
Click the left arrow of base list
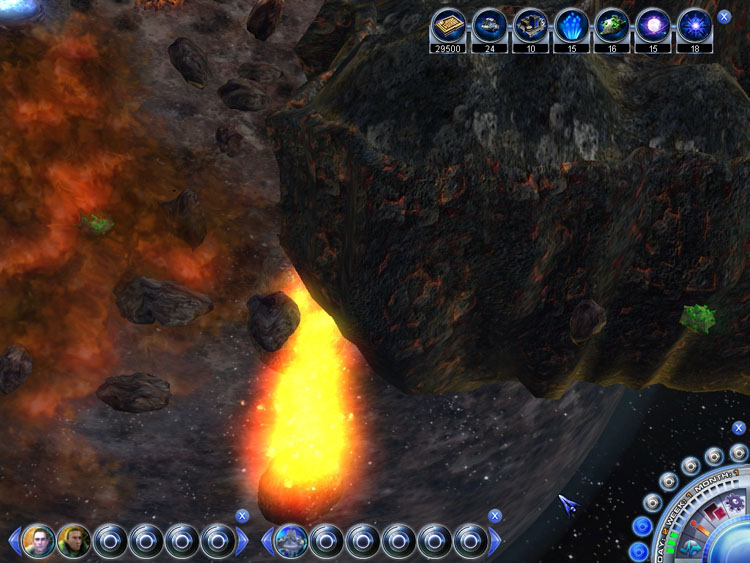tap(267, 542)
